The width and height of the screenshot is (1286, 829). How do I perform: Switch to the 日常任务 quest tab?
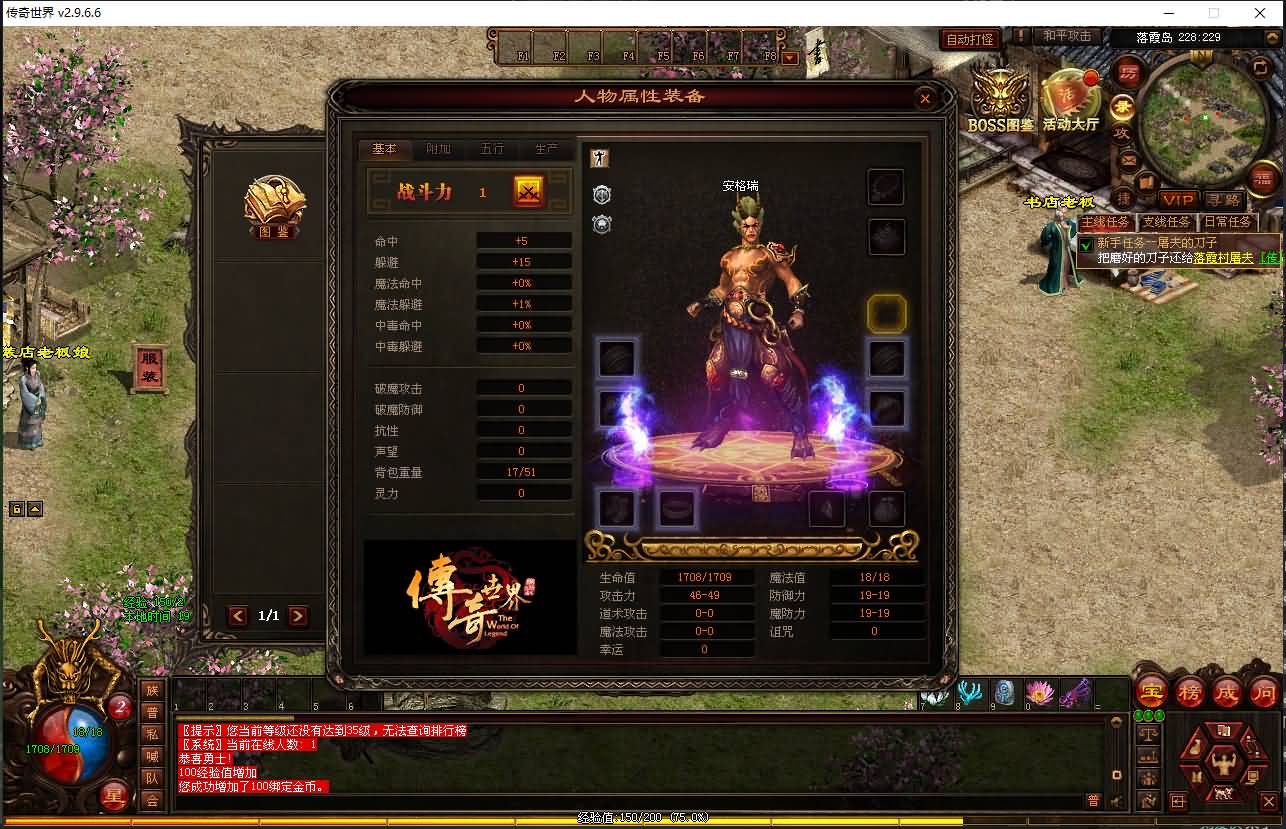point(1226,221)
